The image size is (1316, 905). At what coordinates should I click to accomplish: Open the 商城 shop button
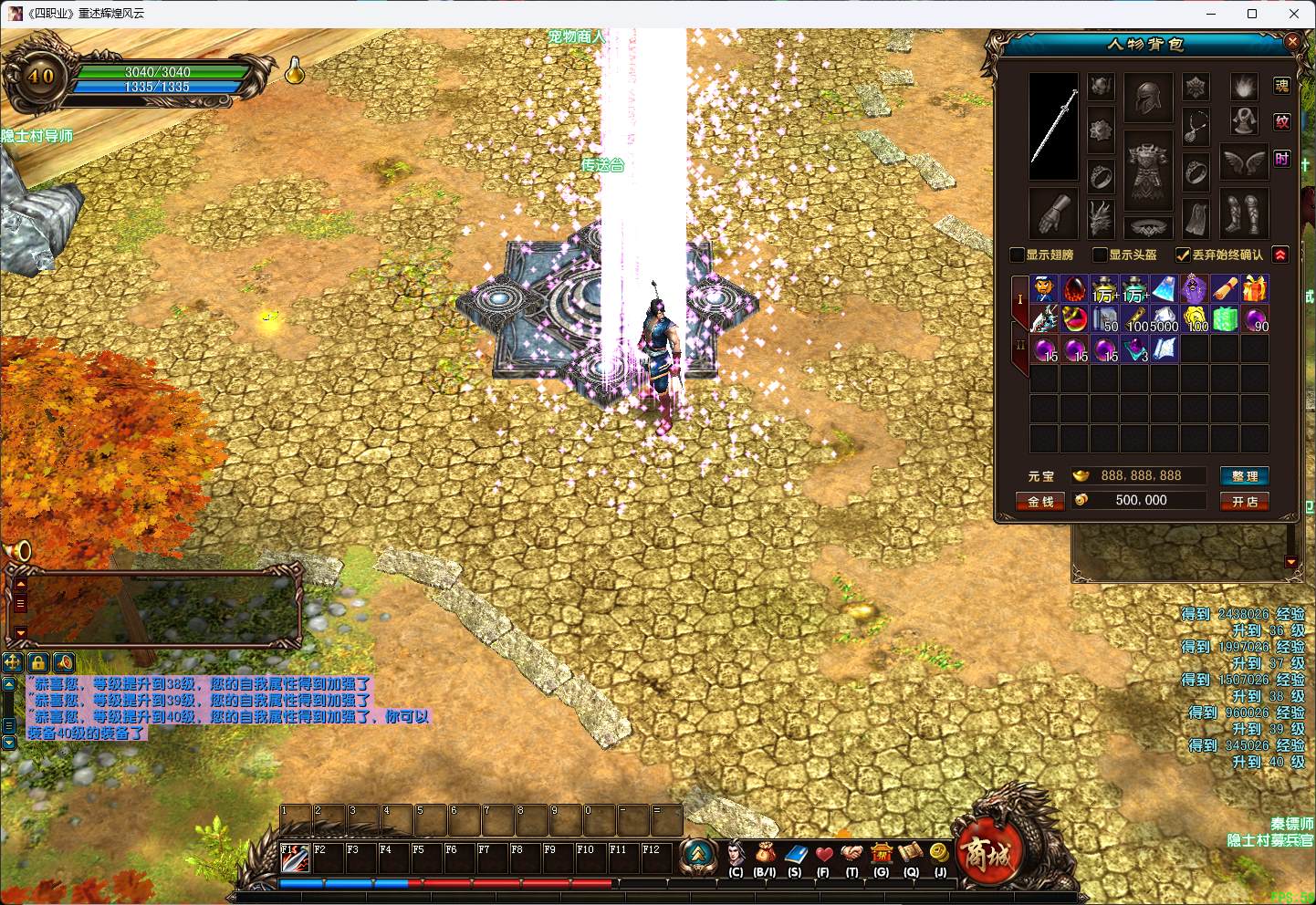click(986, 853)
